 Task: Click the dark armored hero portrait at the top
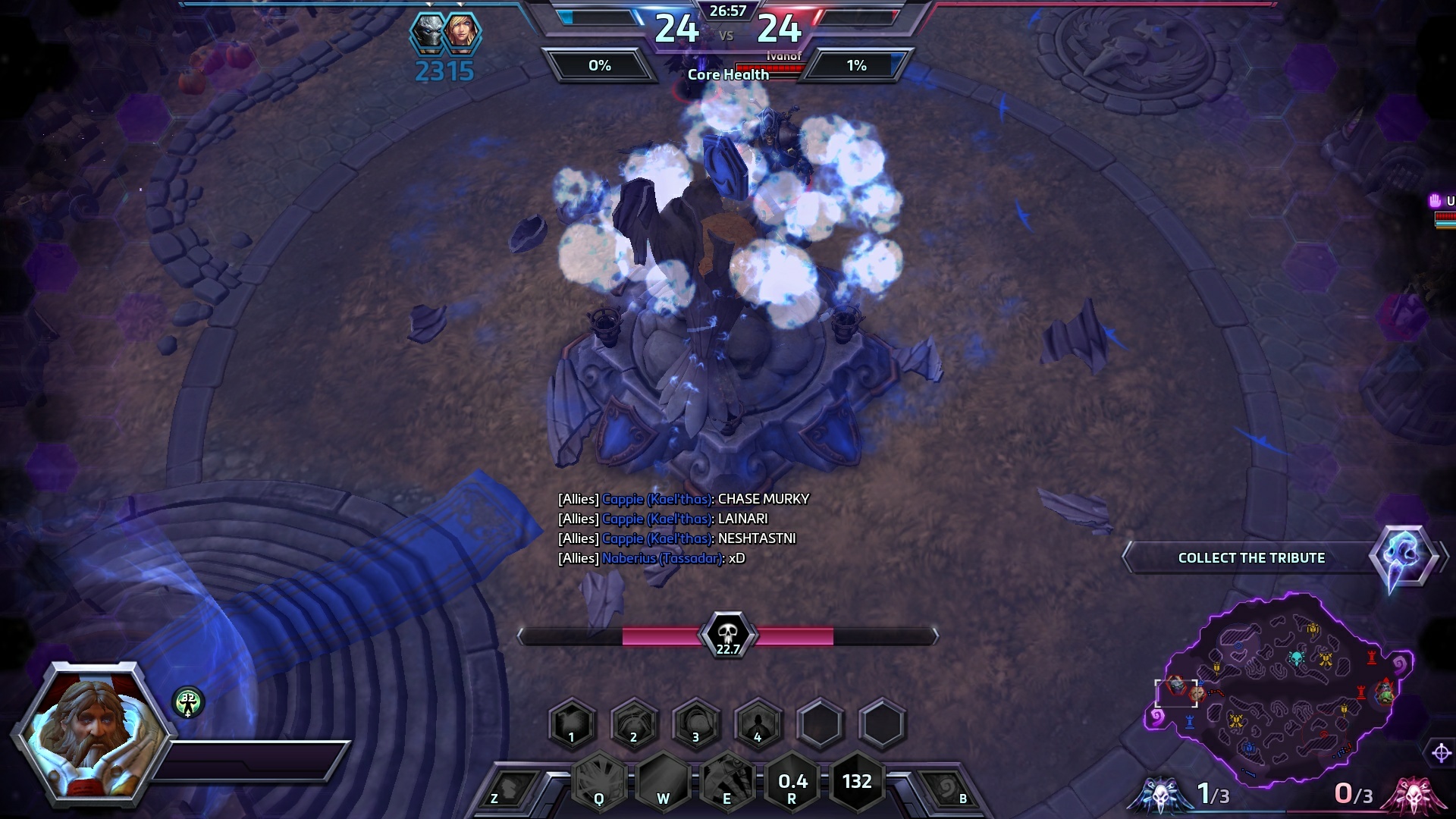pos(428,33)
